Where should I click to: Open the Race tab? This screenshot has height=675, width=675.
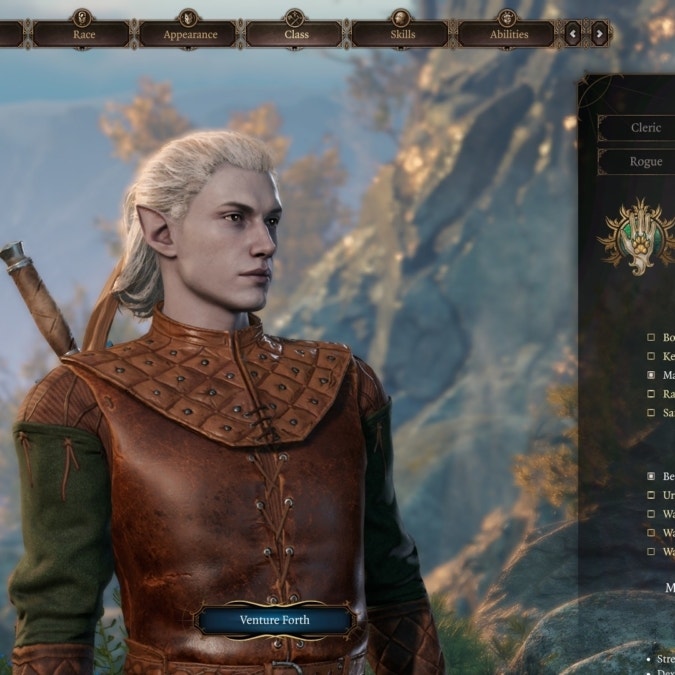coord(84,34)
